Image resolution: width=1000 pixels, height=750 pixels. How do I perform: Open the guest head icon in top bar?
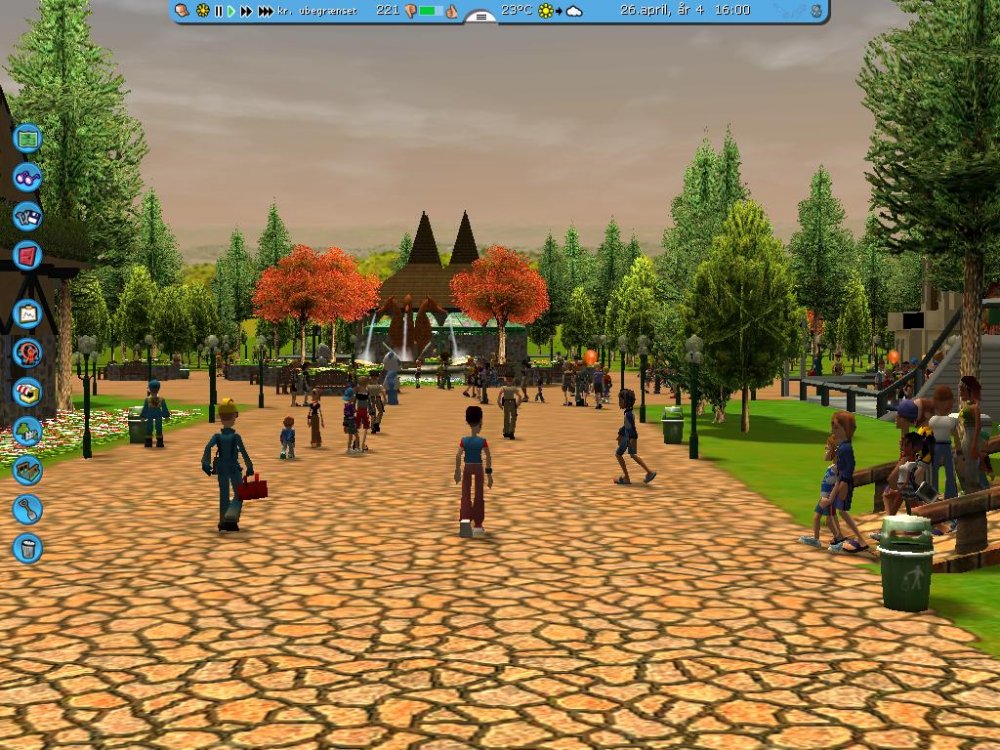click(182, 11)
